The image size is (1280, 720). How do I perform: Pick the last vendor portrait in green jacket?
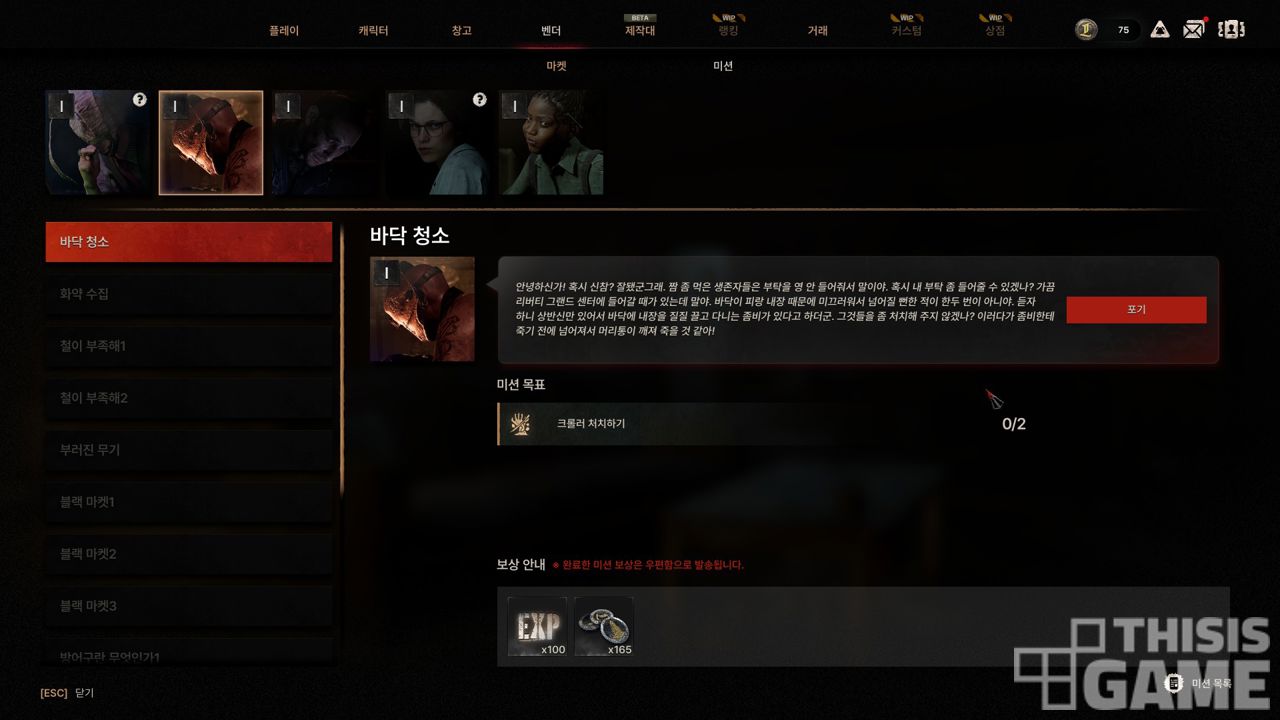pyautogui.click(x=551, y=143)
